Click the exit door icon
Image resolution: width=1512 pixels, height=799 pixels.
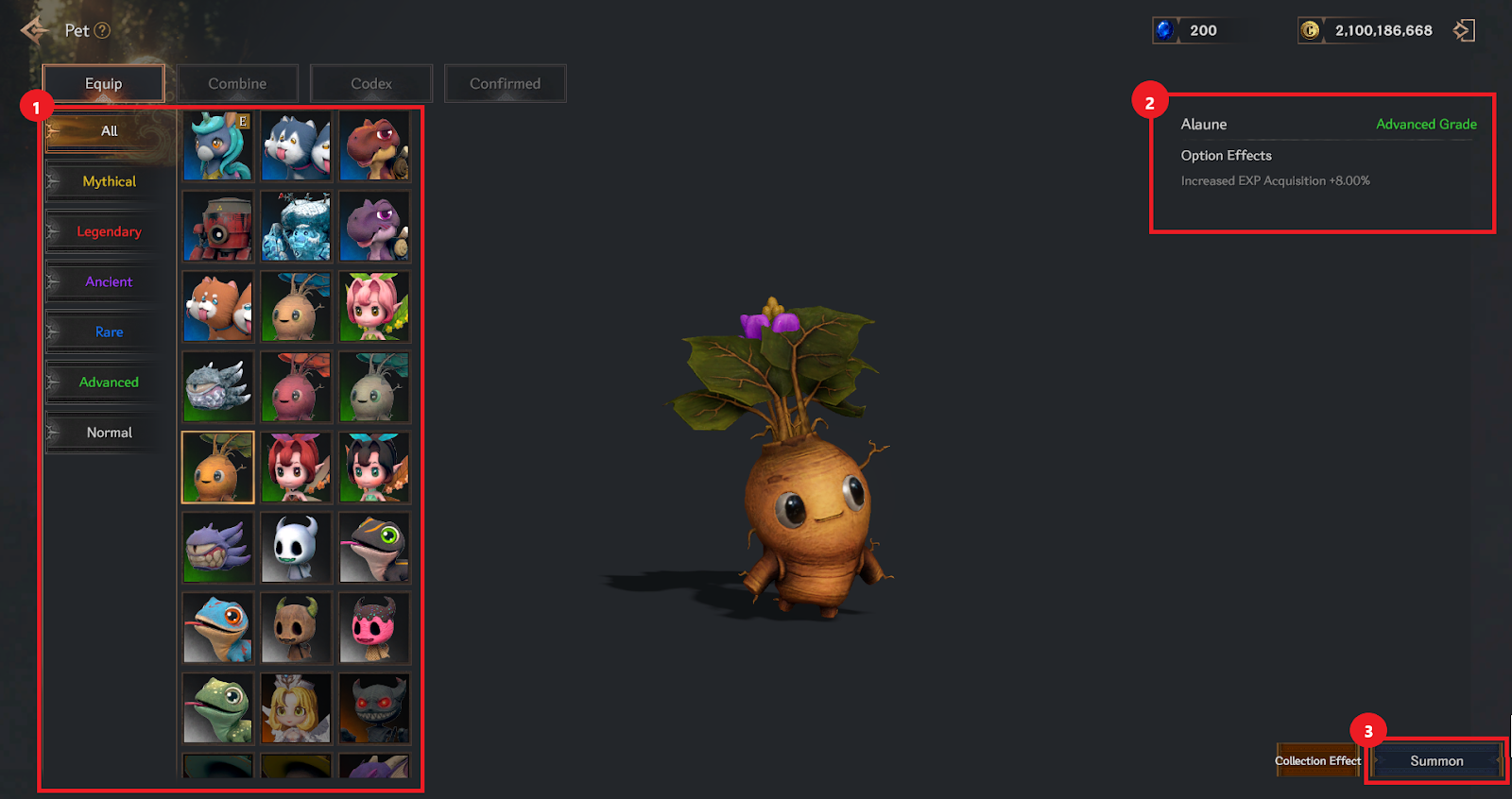(x=1464, y=30)
